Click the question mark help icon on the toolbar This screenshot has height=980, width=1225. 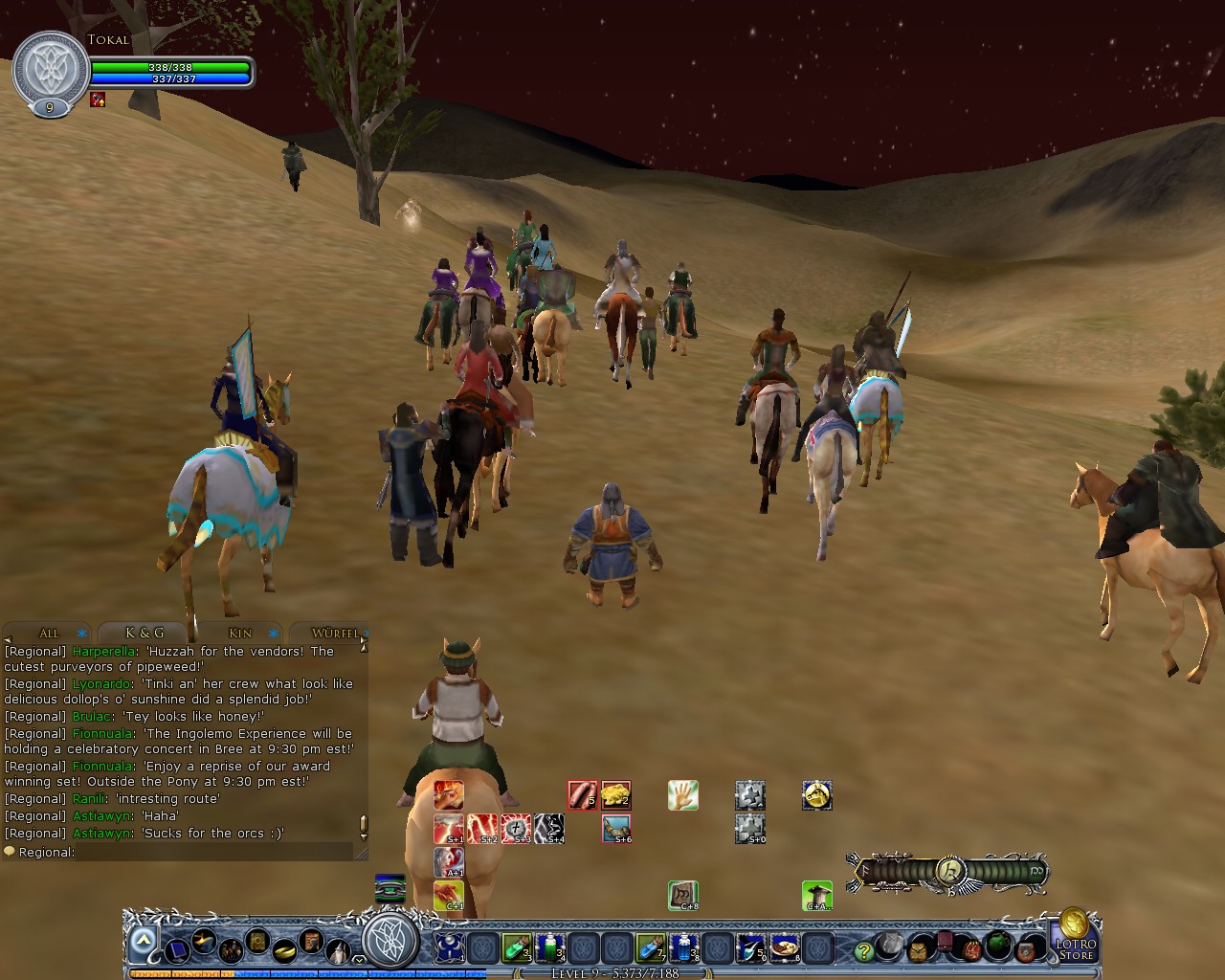[x=862, y=951]
